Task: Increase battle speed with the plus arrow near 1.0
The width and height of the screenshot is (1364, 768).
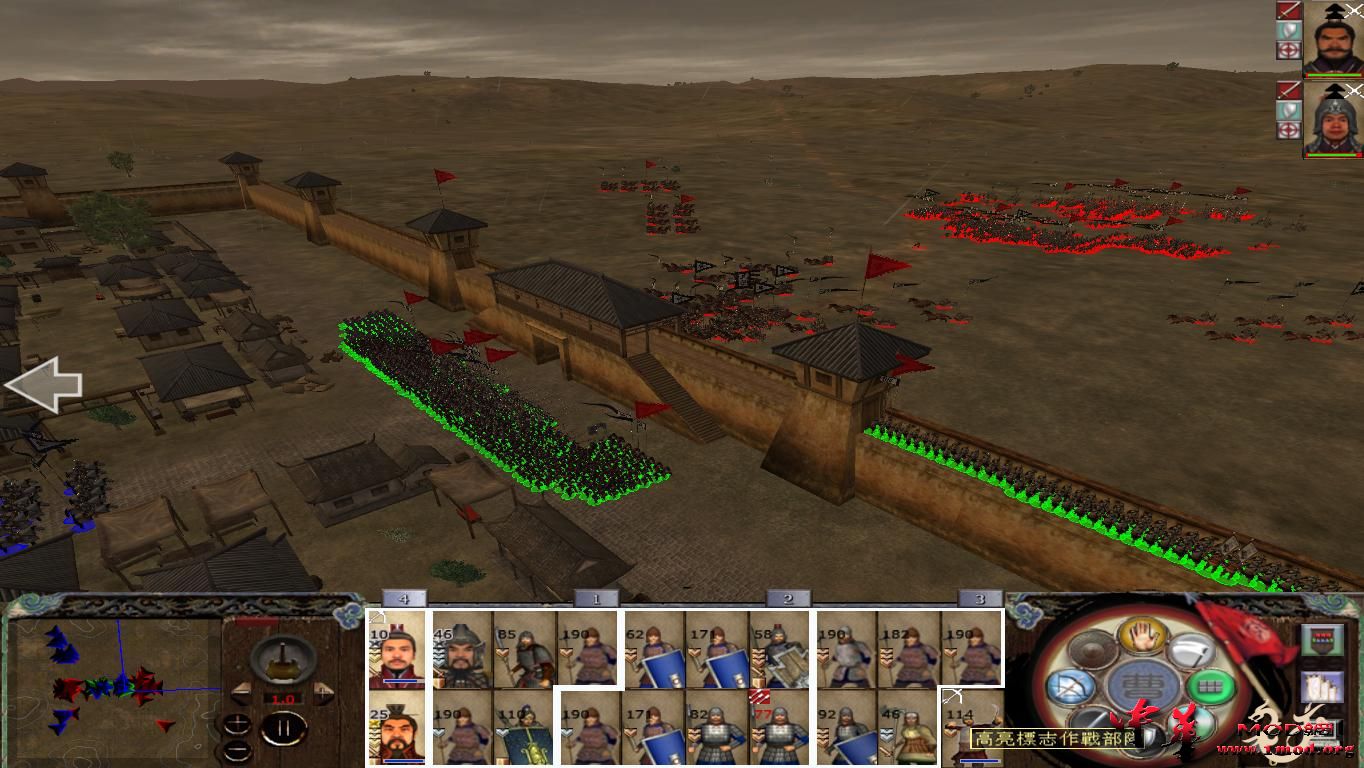Action: tap(322, 693)
